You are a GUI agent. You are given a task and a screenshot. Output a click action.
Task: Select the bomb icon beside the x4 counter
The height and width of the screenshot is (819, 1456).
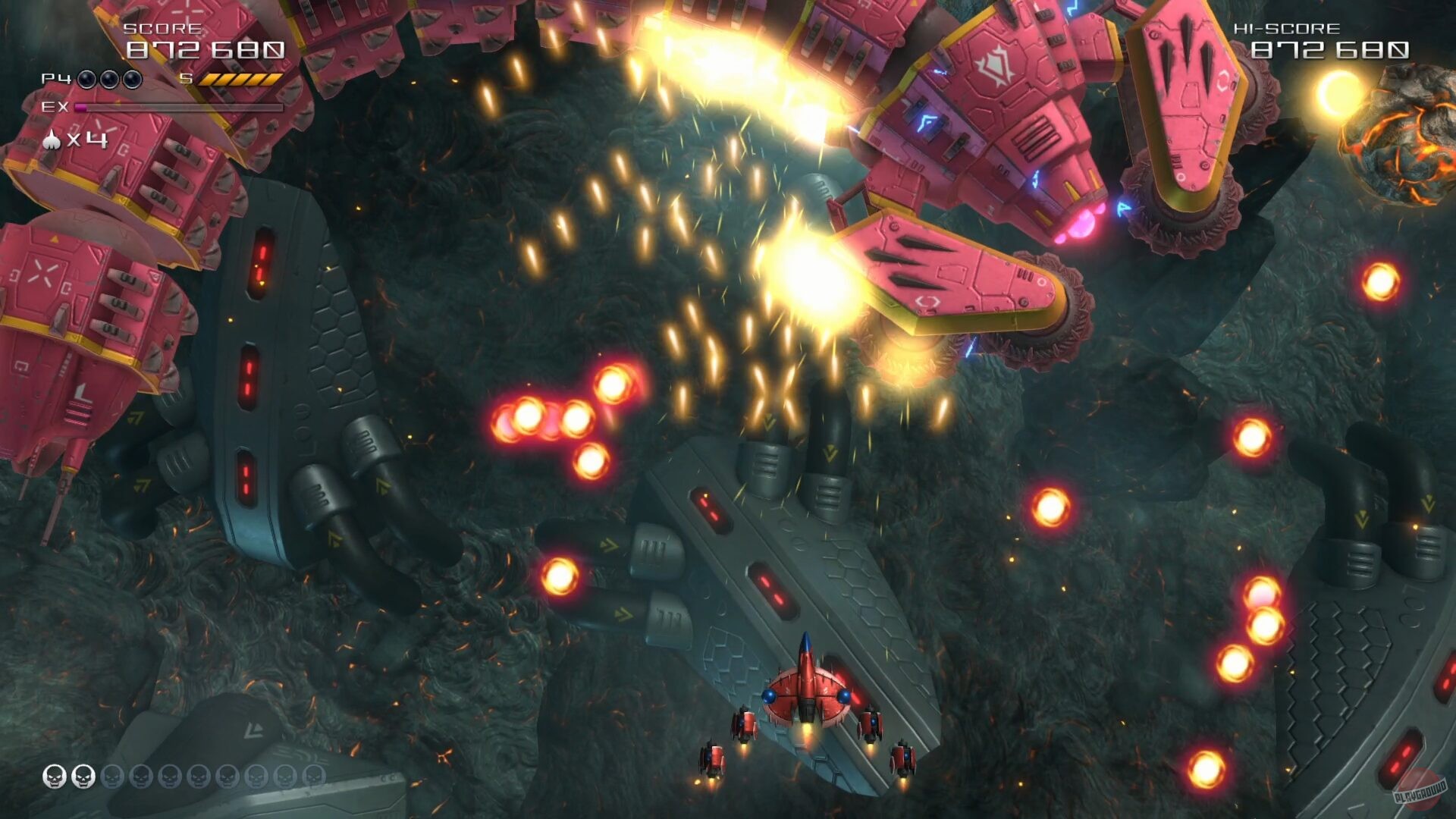click(52, 140)
